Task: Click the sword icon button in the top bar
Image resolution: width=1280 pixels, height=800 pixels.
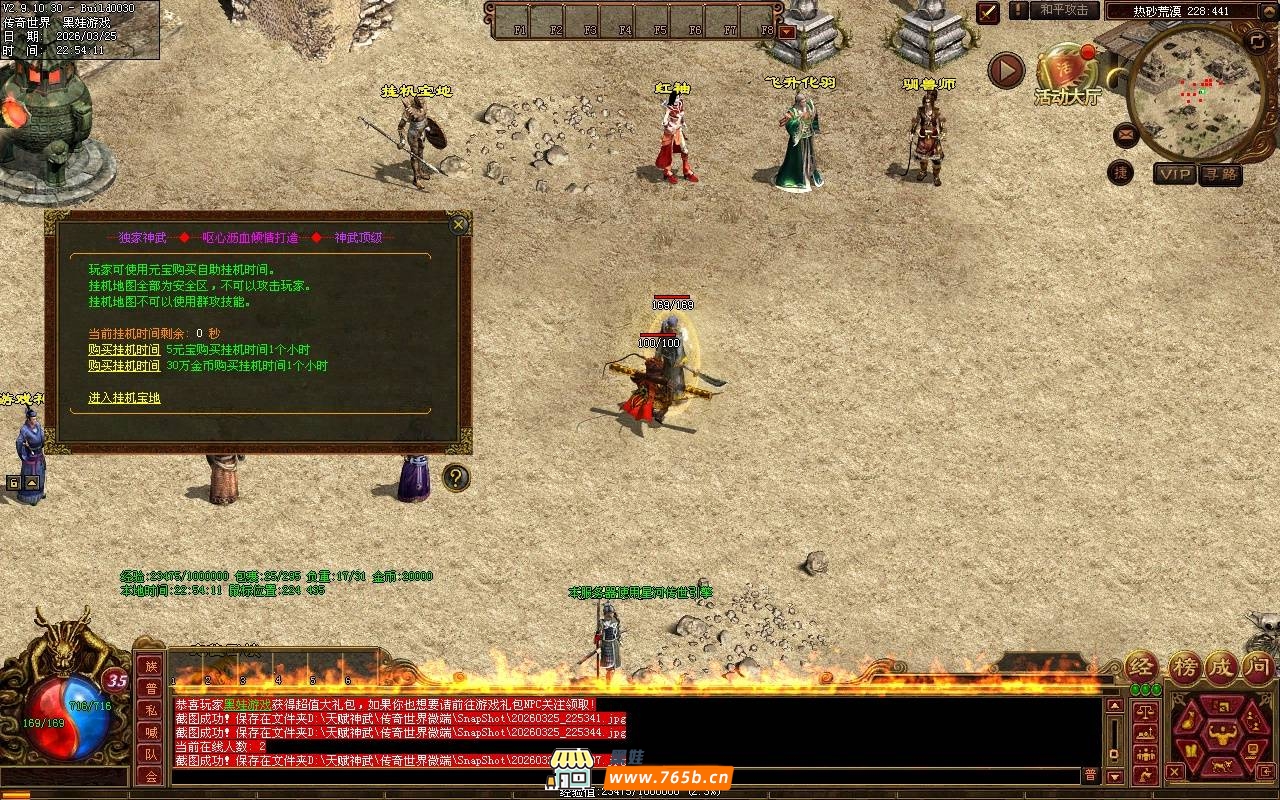Action: (988, 12)
